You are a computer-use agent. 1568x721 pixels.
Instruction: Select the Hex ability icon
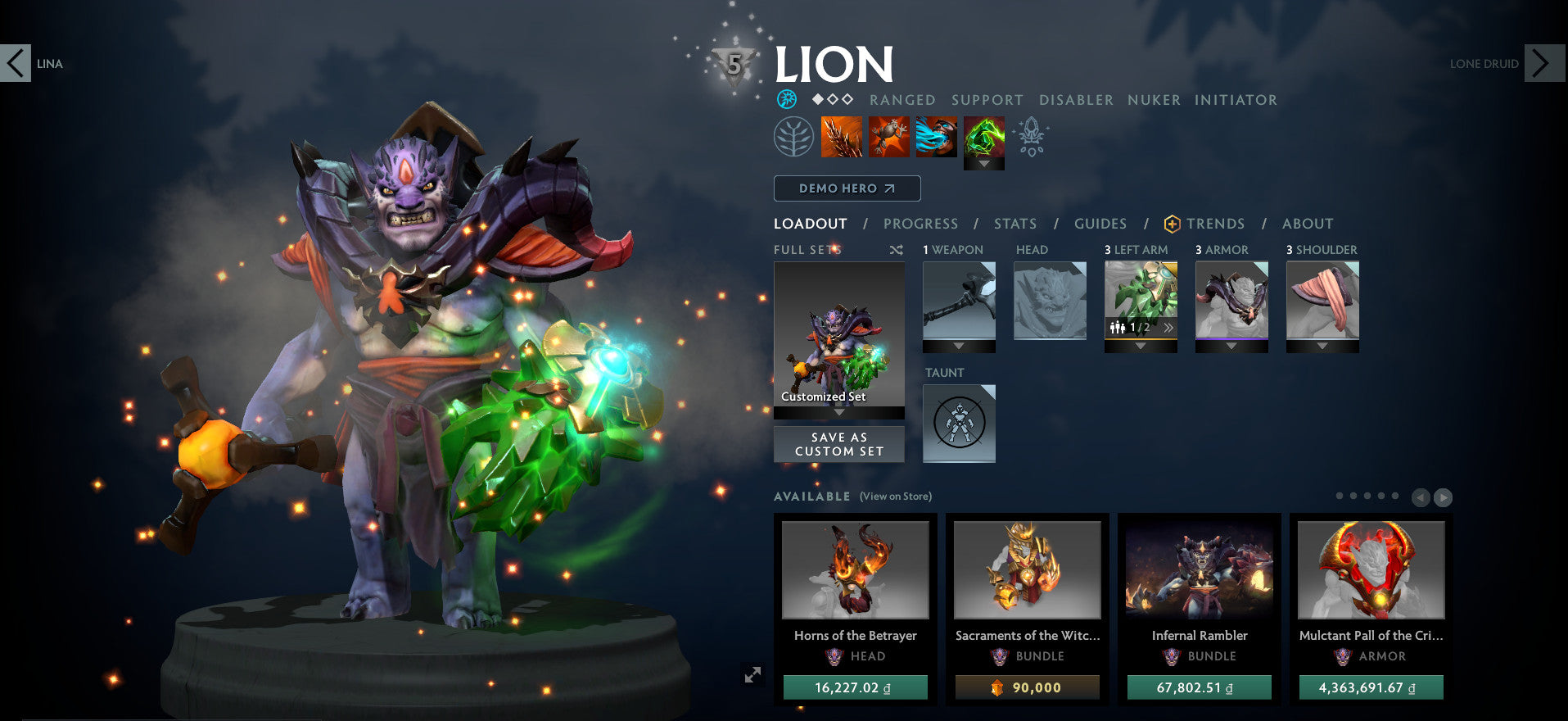point(889,136)
